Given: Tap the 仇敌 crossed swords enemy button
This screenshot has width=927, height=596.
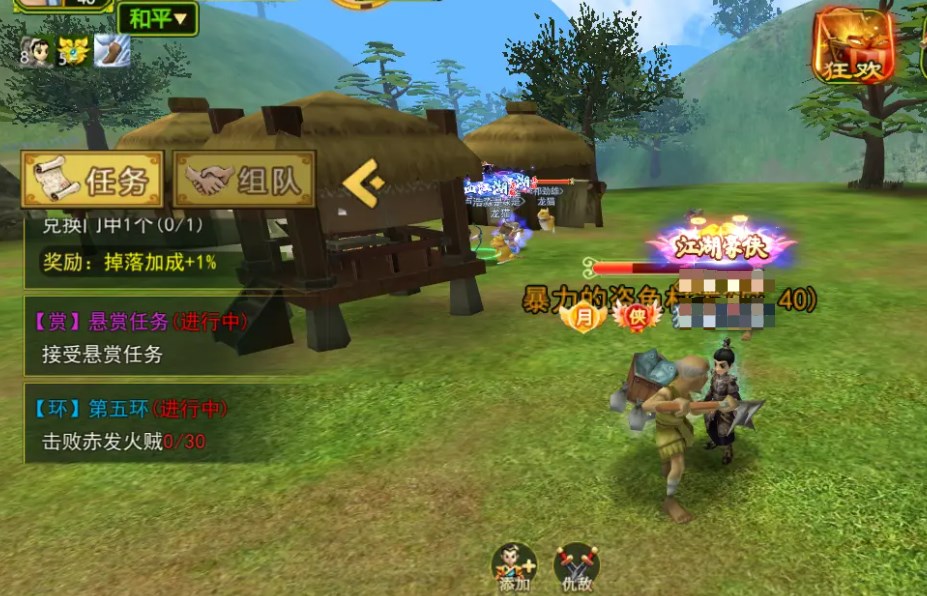Looking at the screenshot, I should coord(576,565).
